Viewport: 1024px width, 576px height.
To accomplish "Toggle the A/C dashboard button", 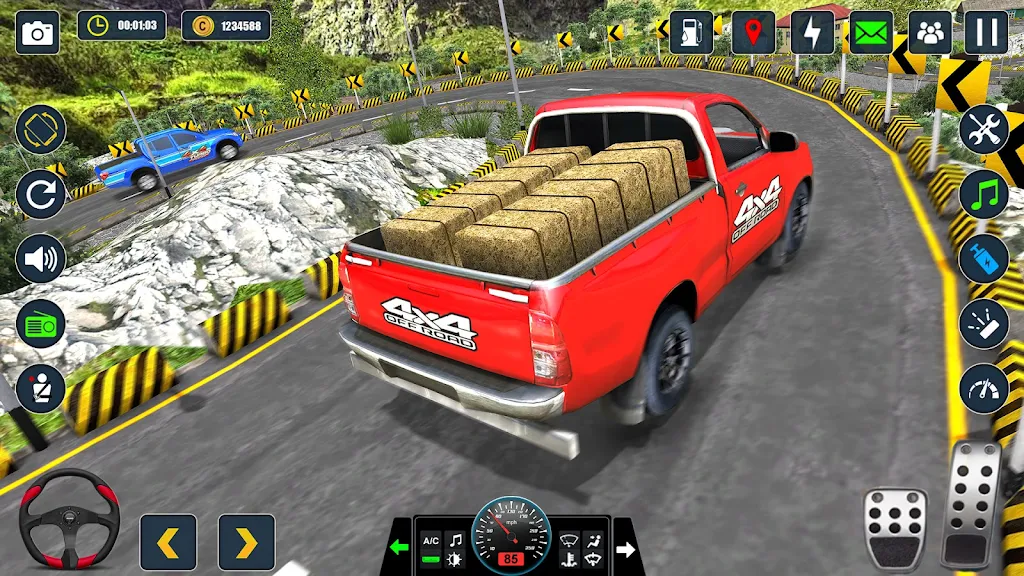I will coord(431,539).
